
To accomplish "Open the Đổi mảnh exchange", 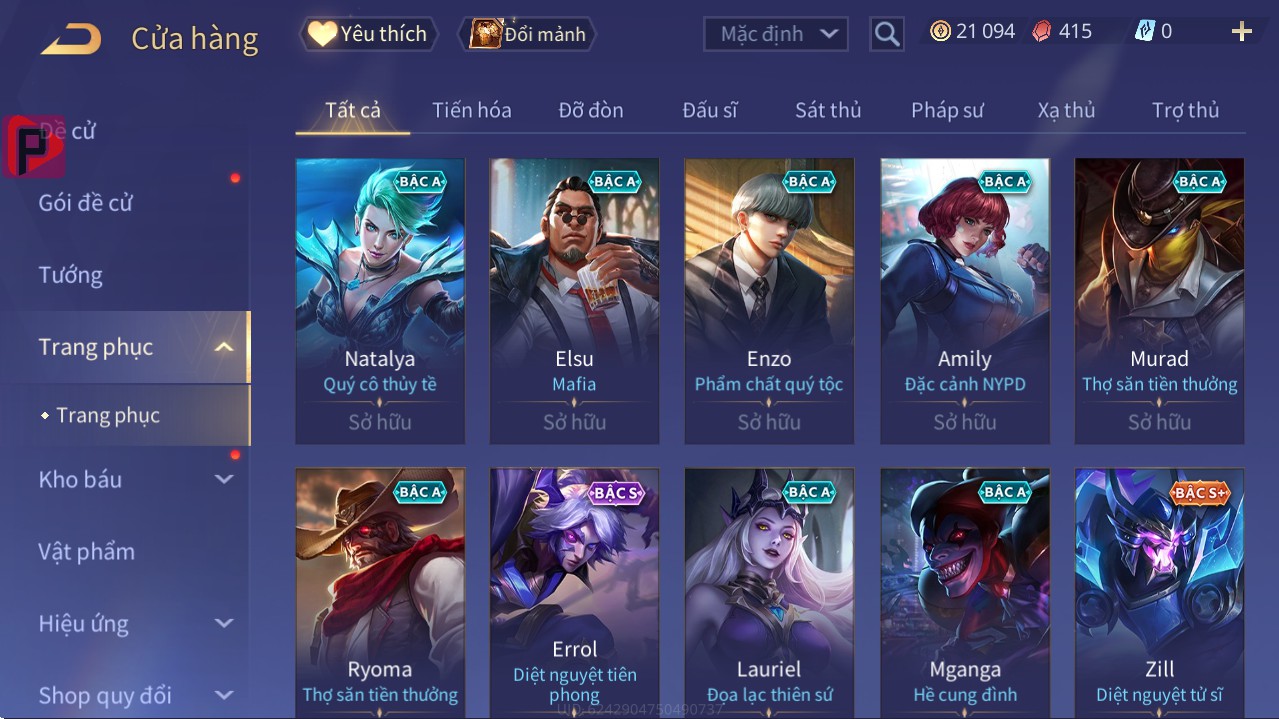I will (x=528, y=34).
